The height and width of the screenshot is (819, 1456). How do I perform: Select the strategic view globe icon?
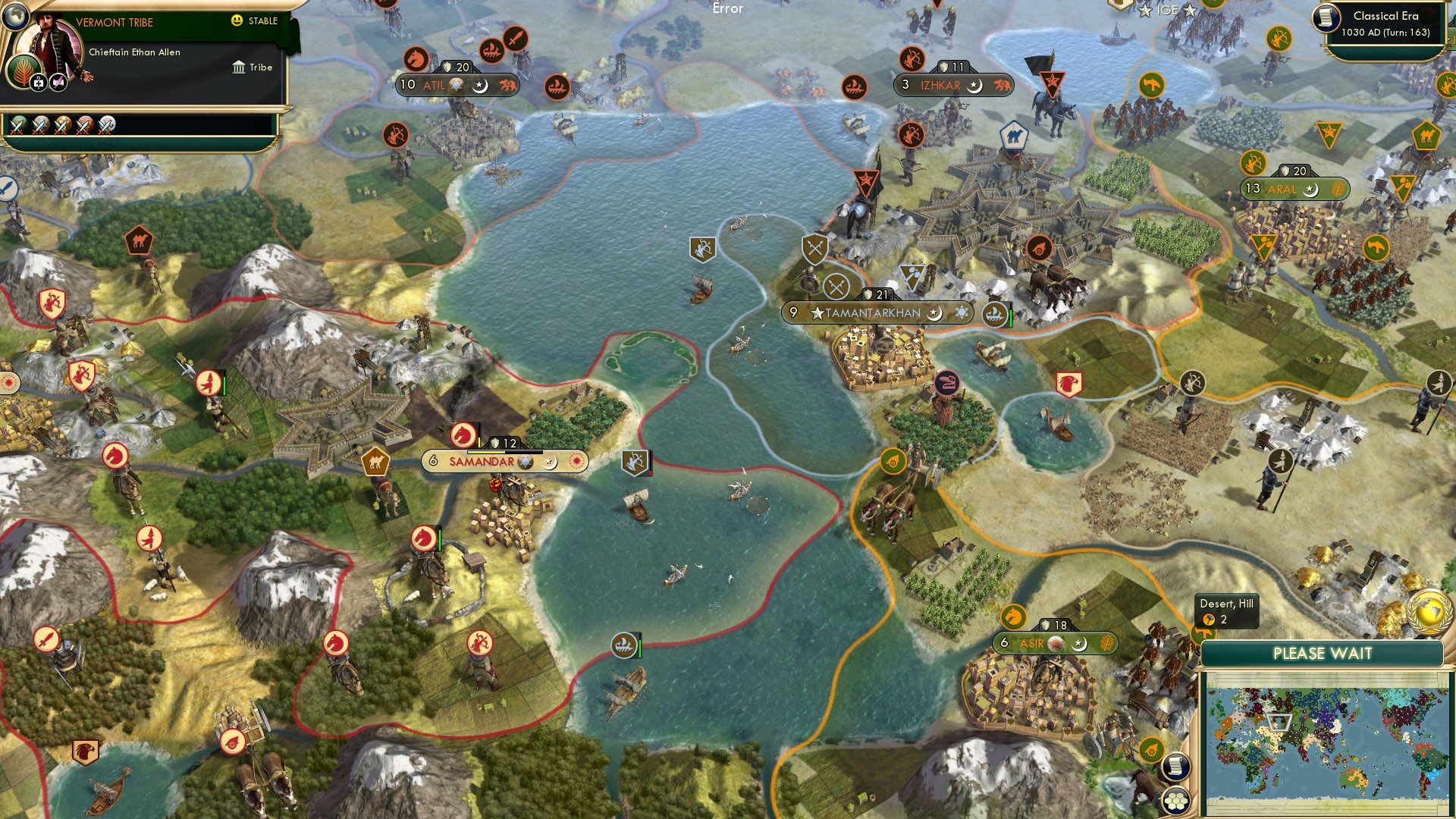coord(15,17)
